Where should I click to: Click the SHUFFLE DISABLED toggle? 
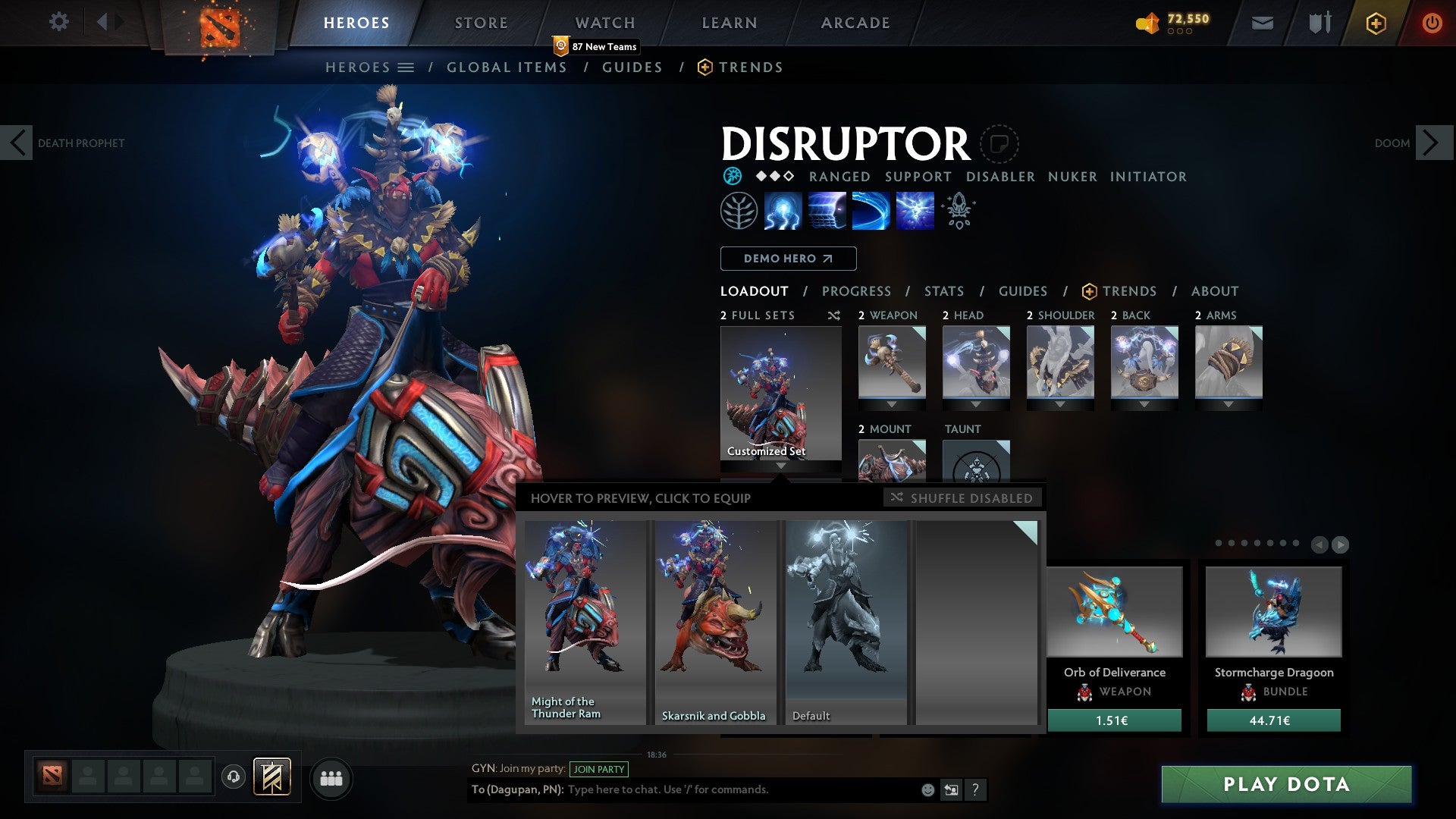(963, 497)
